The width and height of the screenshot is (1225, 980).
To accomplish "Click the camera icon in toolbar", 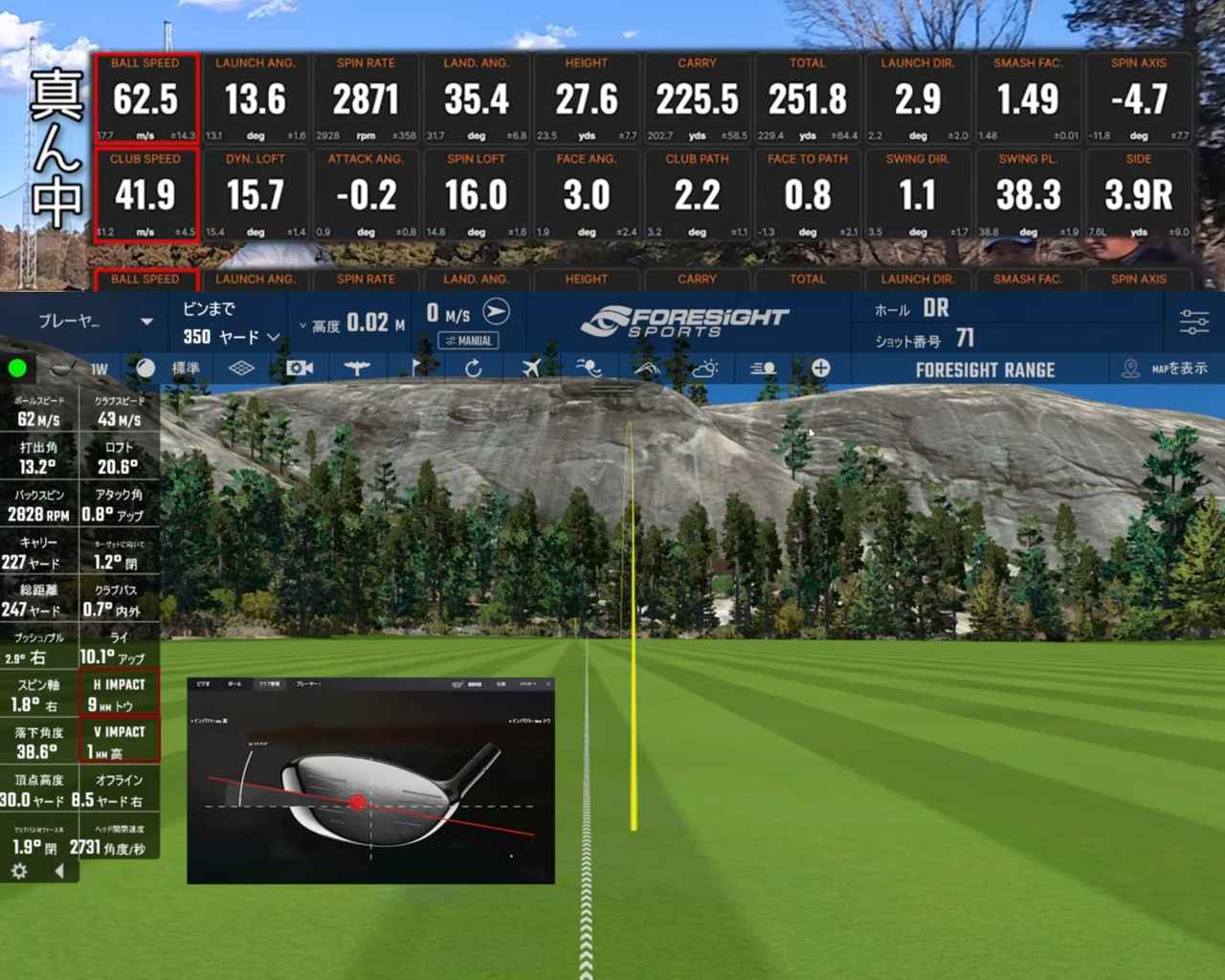I will 300,368.
